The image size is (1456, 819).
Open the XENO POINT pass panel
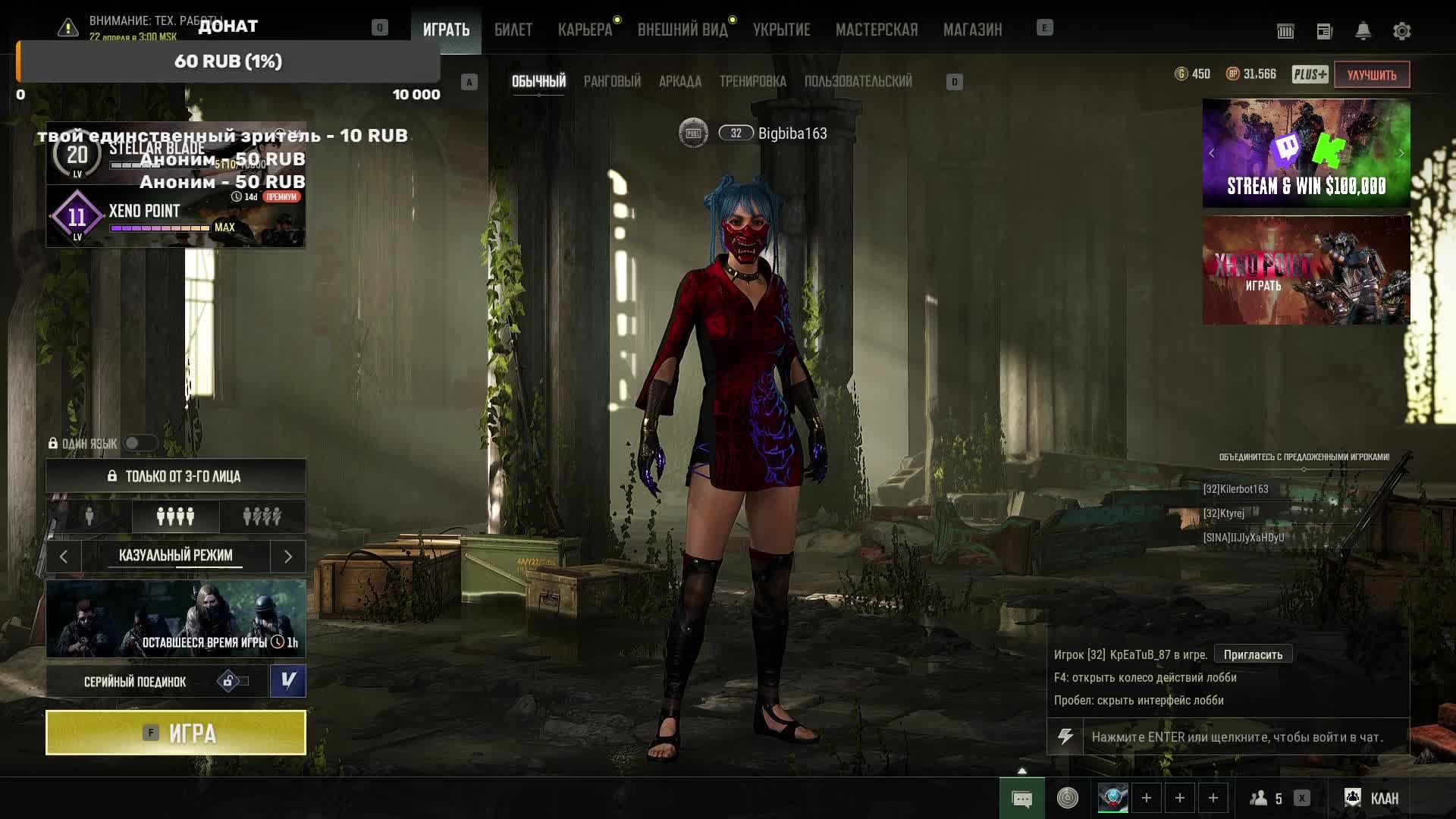[x=176, y=217]
